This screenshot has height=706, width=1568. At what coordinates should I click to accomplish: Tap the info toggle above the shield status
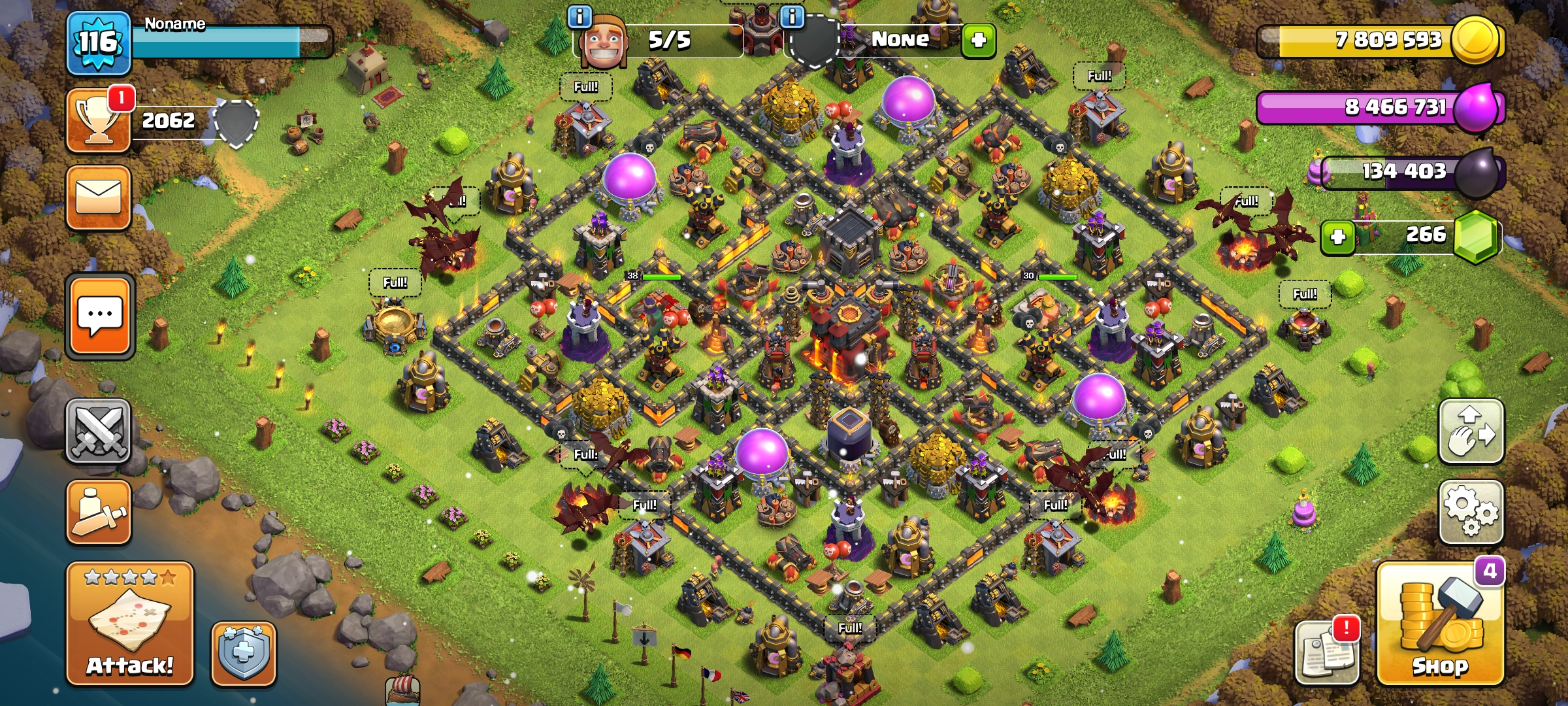[794, 18]
